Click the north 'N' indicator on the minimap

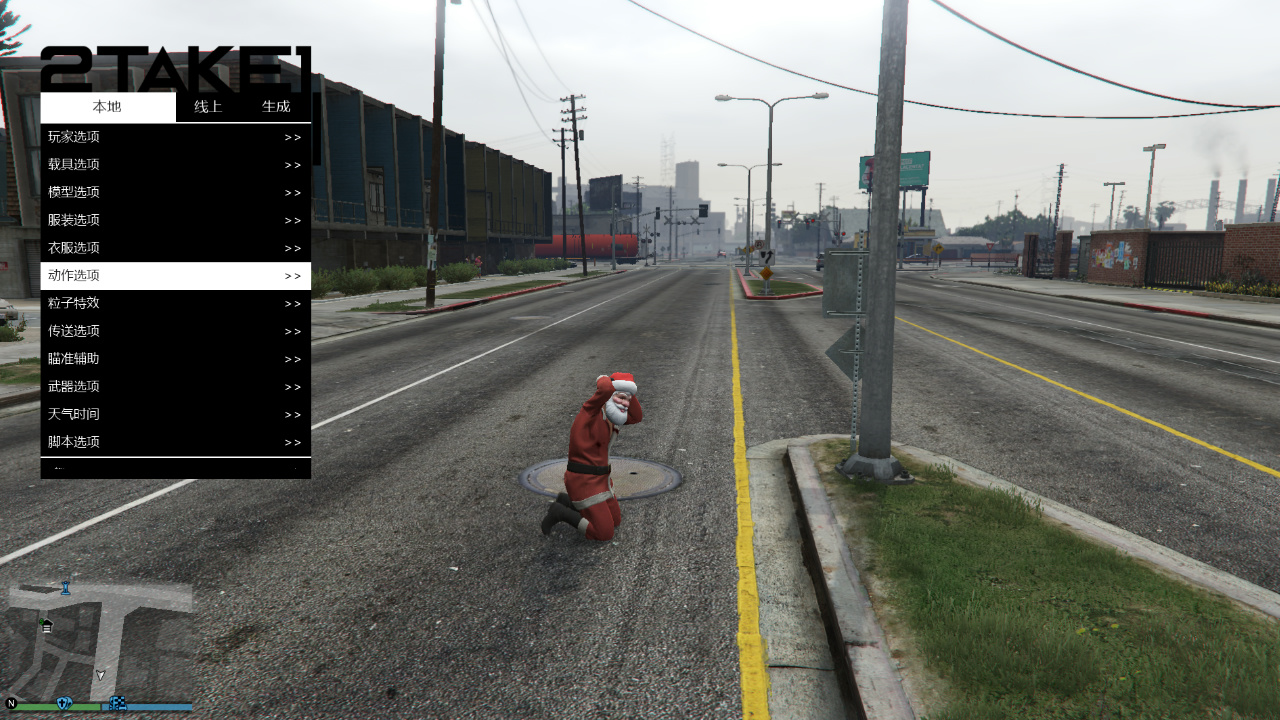[x=10, y=702]
